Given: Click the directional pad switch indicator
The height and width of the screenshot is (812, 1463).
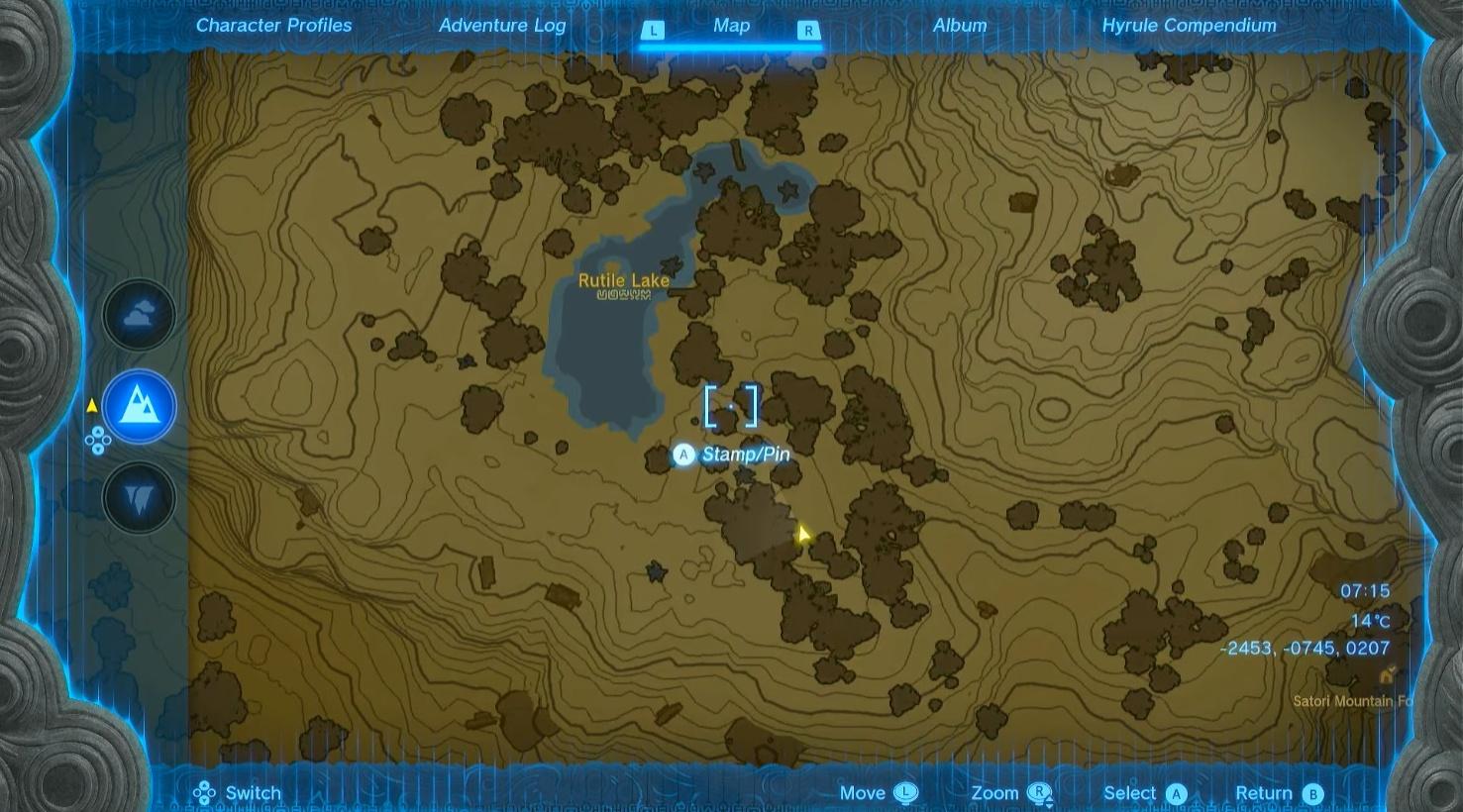Looking at the screenshot, I should 97,442.
